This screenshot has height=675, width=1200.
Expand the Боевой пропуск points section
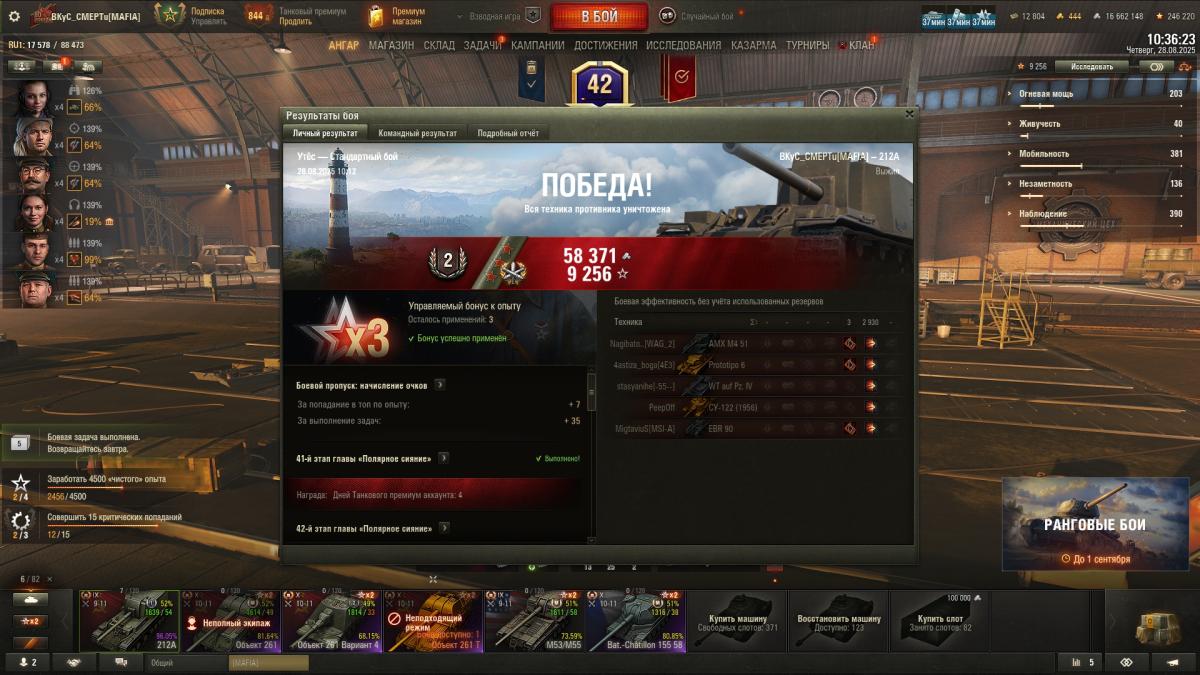pyautogui.click(x=440, y=384)
